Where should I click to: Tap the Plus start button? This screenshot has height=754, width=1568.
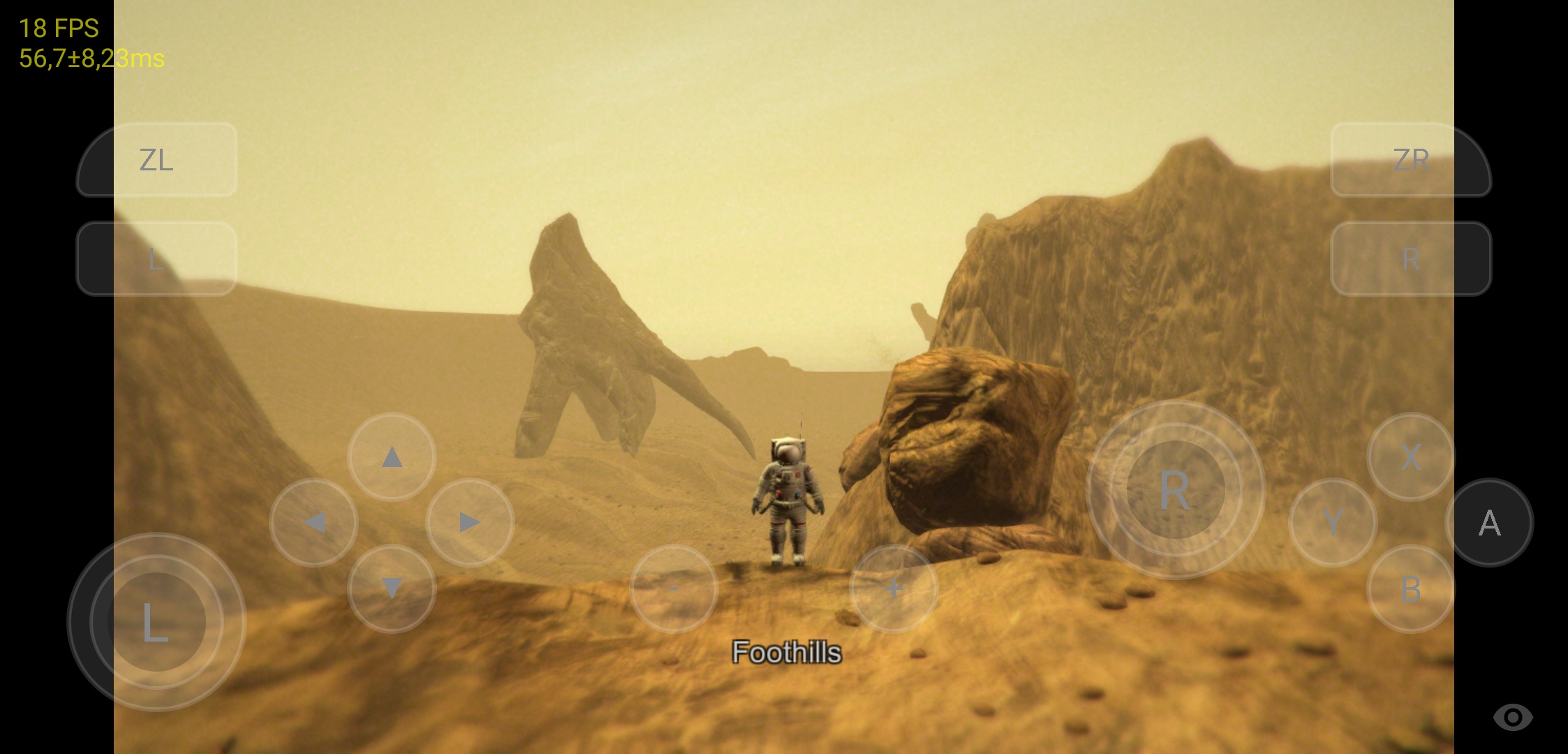[894, 589]
